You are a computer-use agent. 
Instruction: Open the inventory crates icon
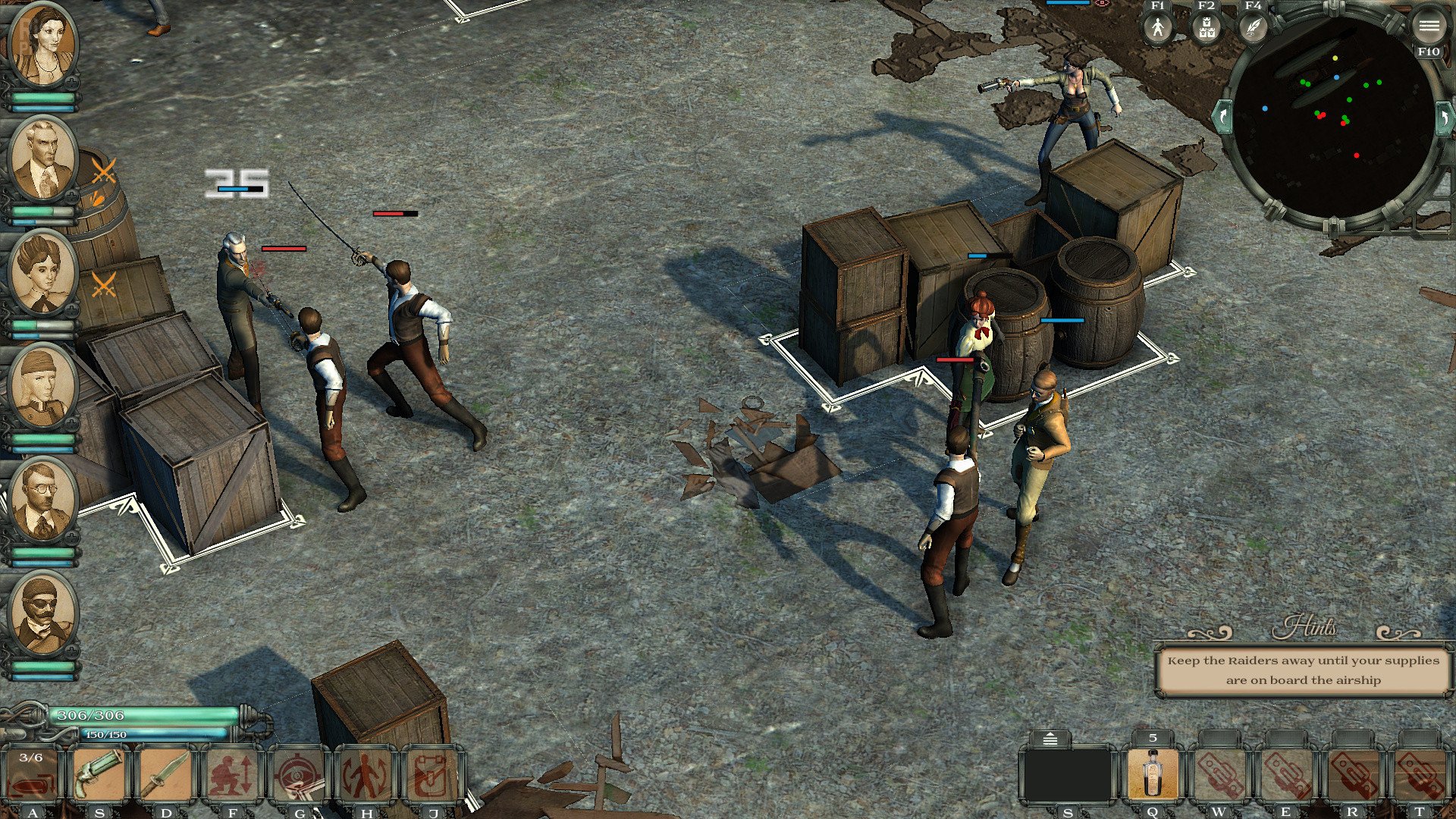point(1206,29)
